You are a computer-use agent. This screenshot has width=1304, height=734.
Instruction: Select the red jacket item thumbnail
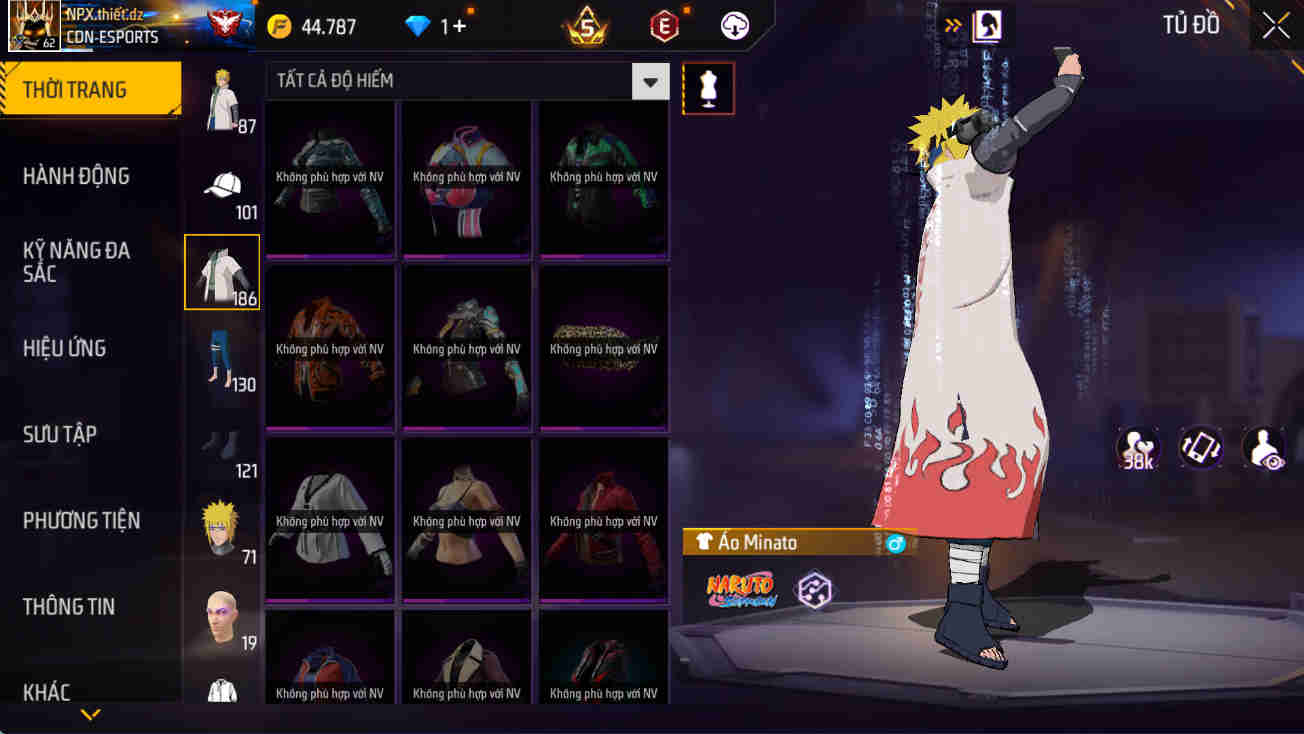(x=603, y=520)
